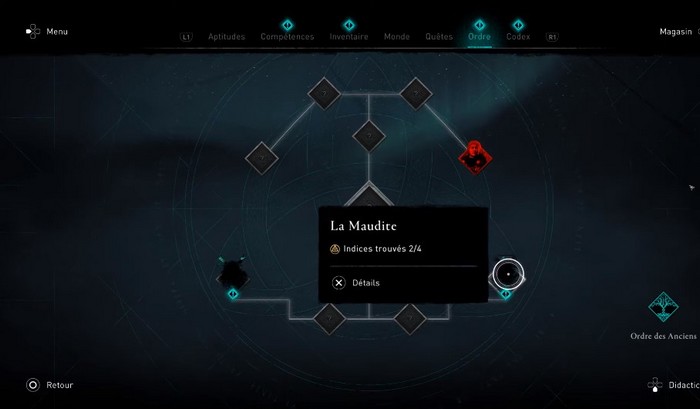Open the Codex tab
This screenshot has height=409, width=700.
pos(518,37)
